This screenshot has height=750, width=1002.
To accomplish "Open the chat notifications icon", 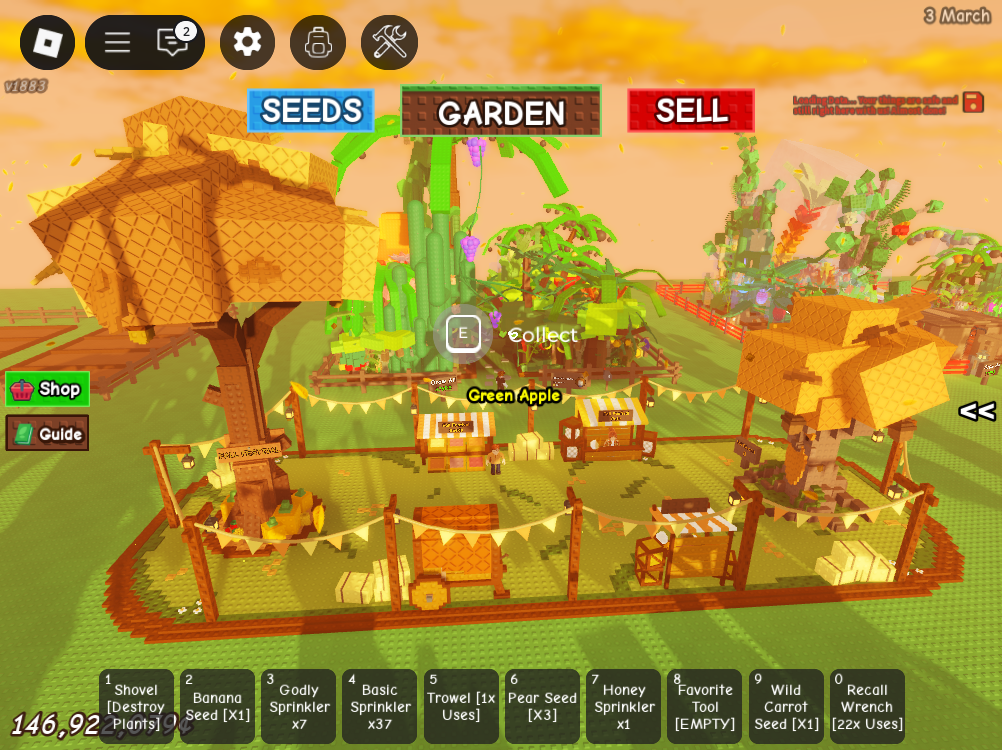I will (173, 43).
